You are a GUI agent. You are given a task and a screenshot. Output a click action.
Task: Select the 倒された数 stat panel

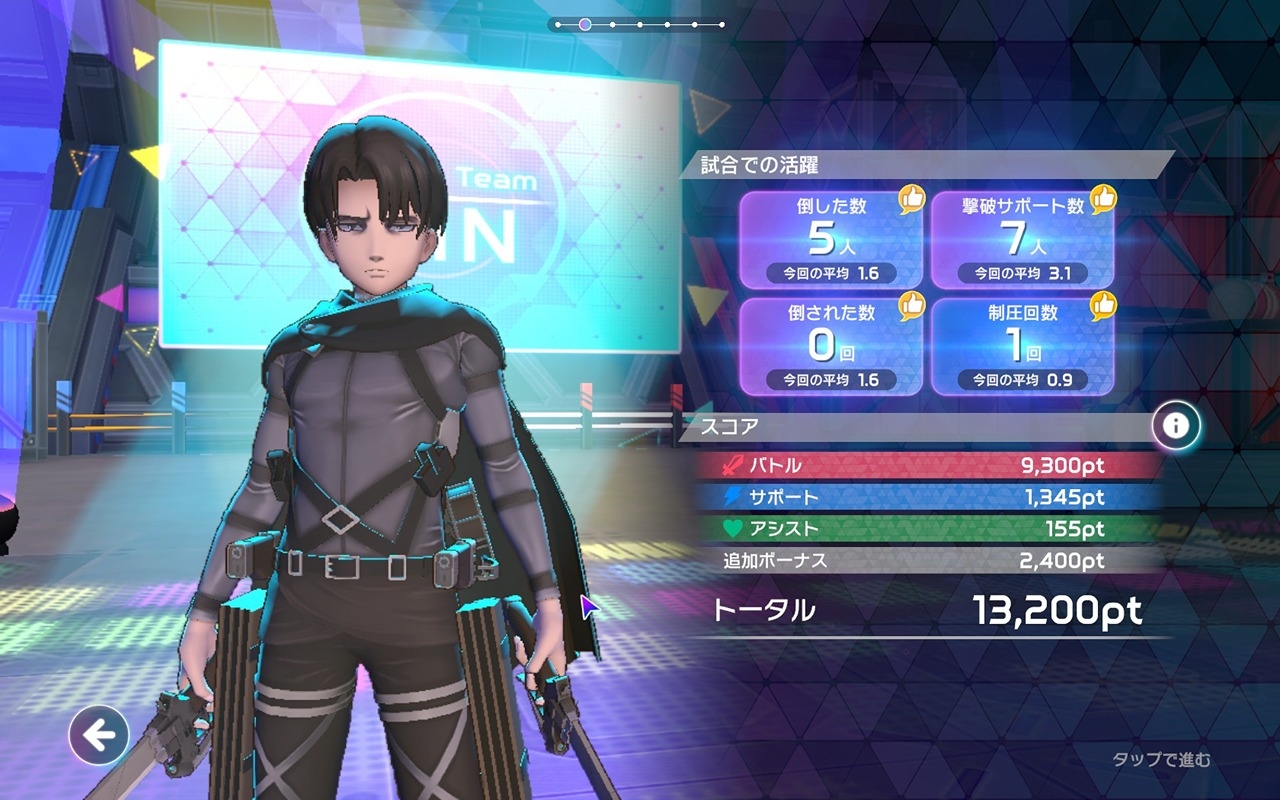point(830,345)
